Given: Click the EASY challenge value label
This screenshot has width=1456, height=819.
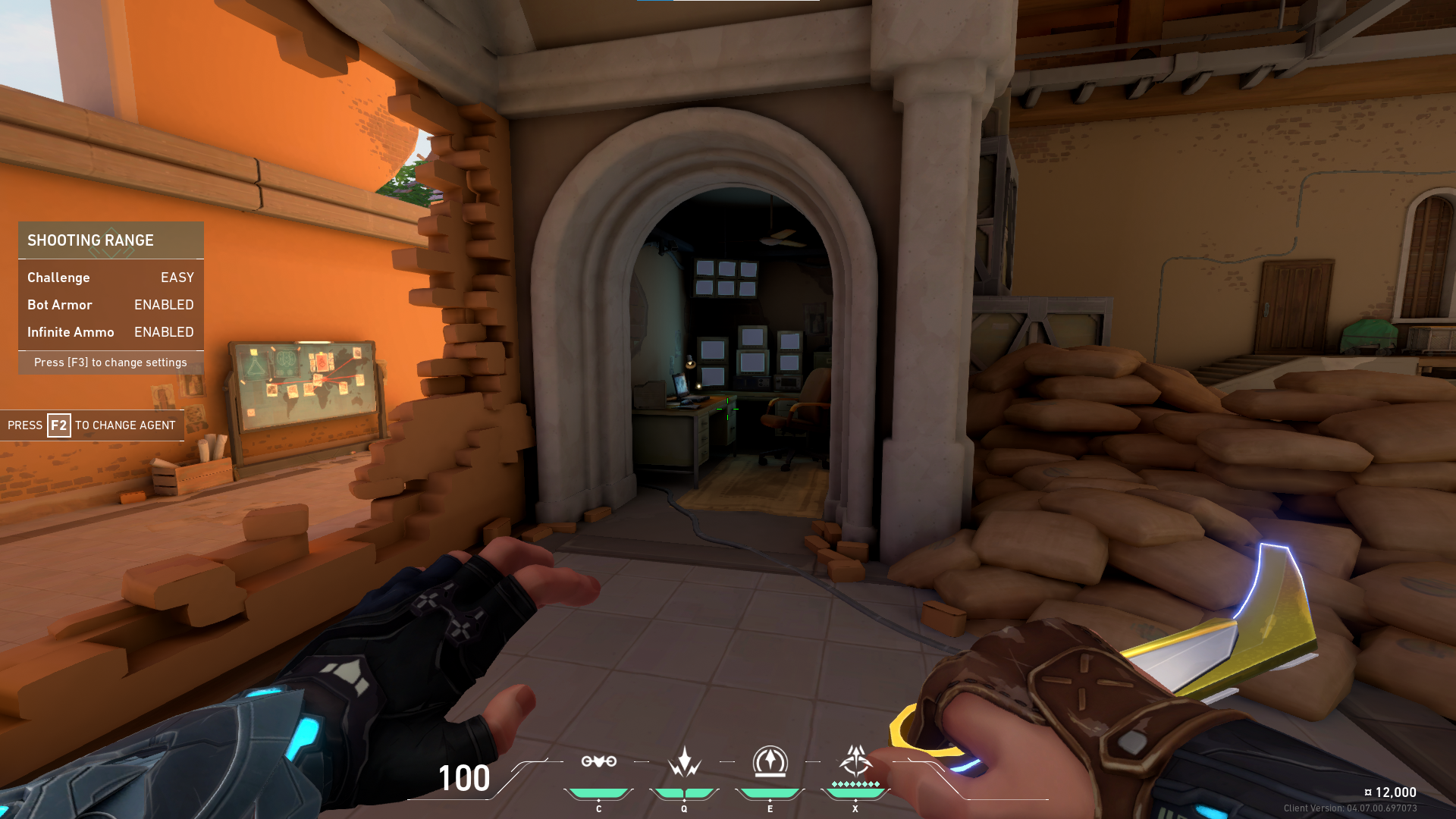Looking at the screenshot, I should click(177, 278).
